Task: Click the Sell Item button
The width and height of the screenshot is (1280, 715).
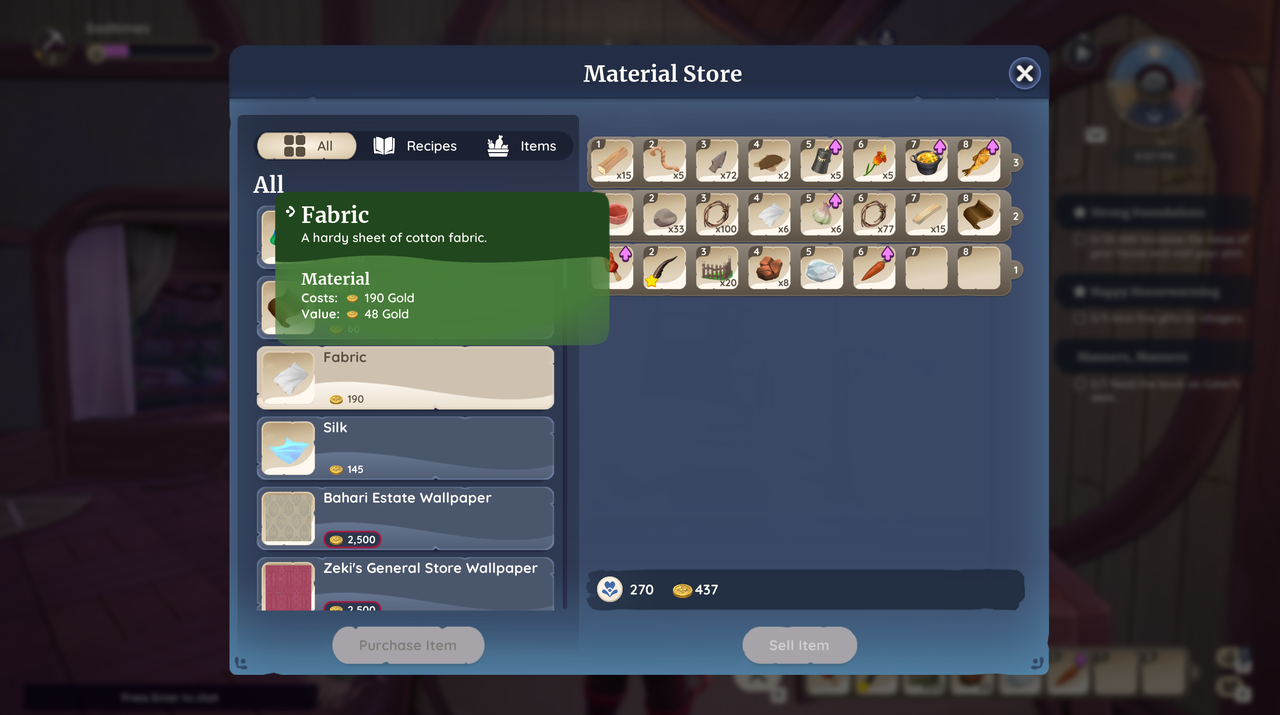Action: pos(799,645)
